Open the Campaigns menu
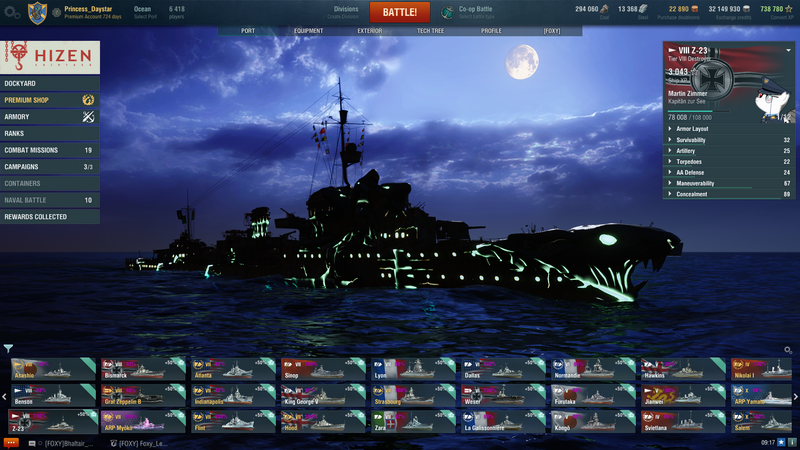The width and height of the screenshot is (800, 450). coord(50,167)
